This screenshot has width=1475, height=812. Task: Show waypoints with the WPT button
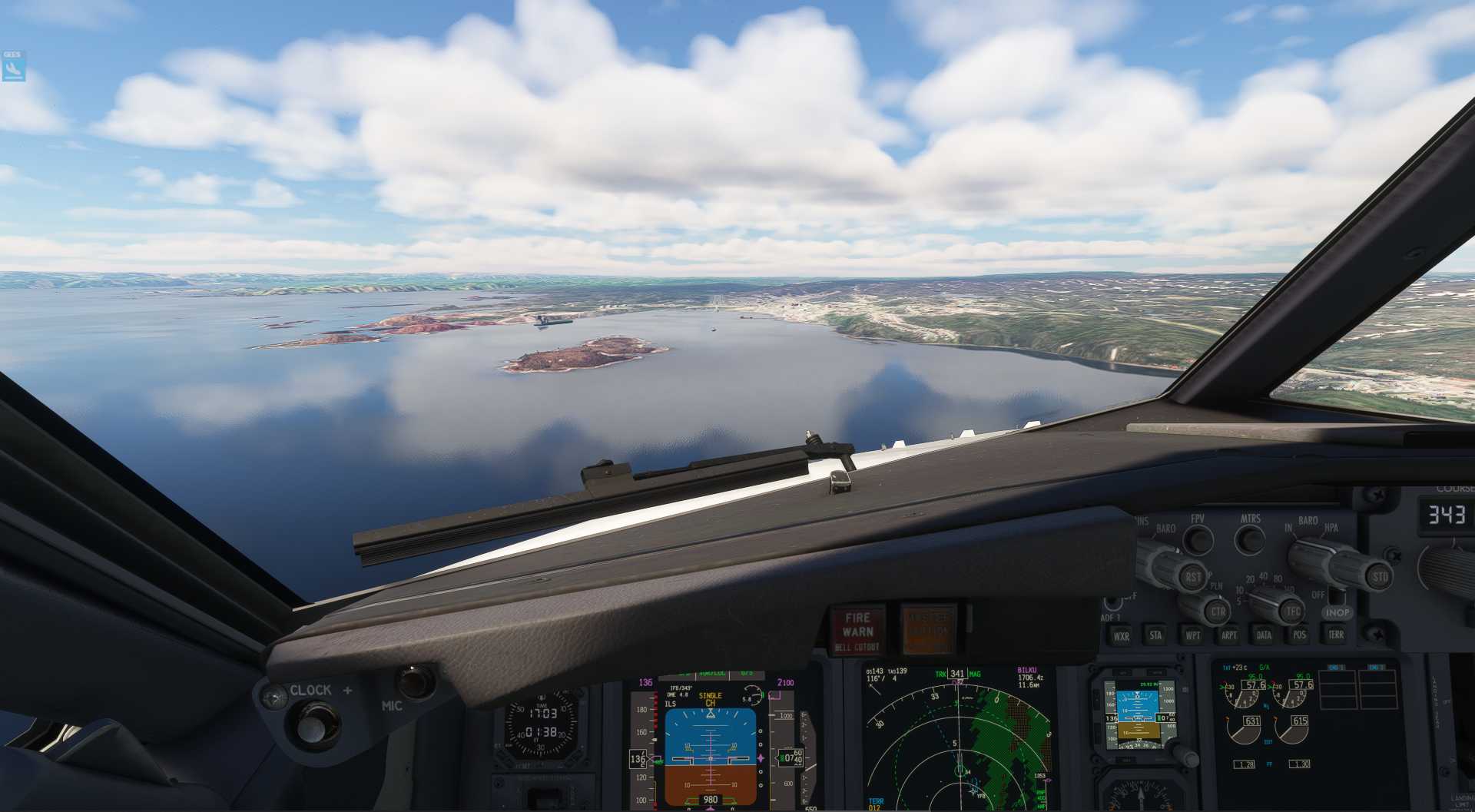click(x=1192, y=635)
